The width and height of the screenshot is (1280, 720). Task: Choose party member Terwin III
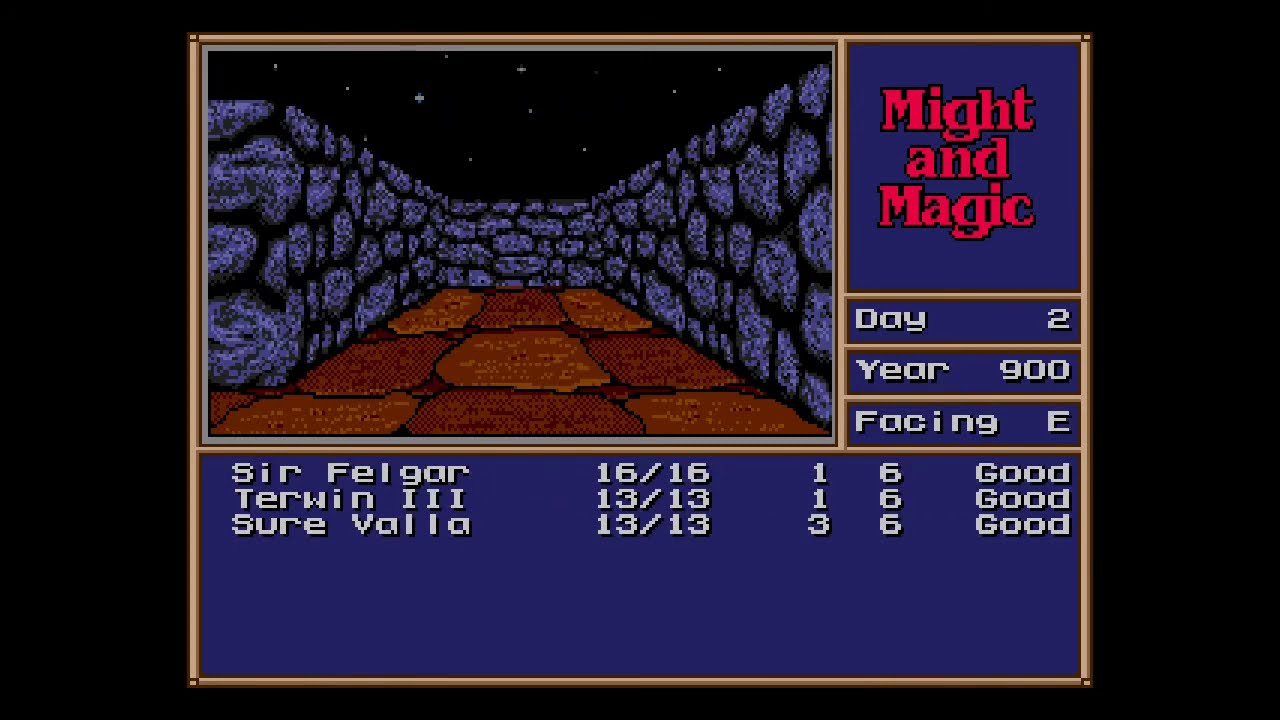coord(350,498)
